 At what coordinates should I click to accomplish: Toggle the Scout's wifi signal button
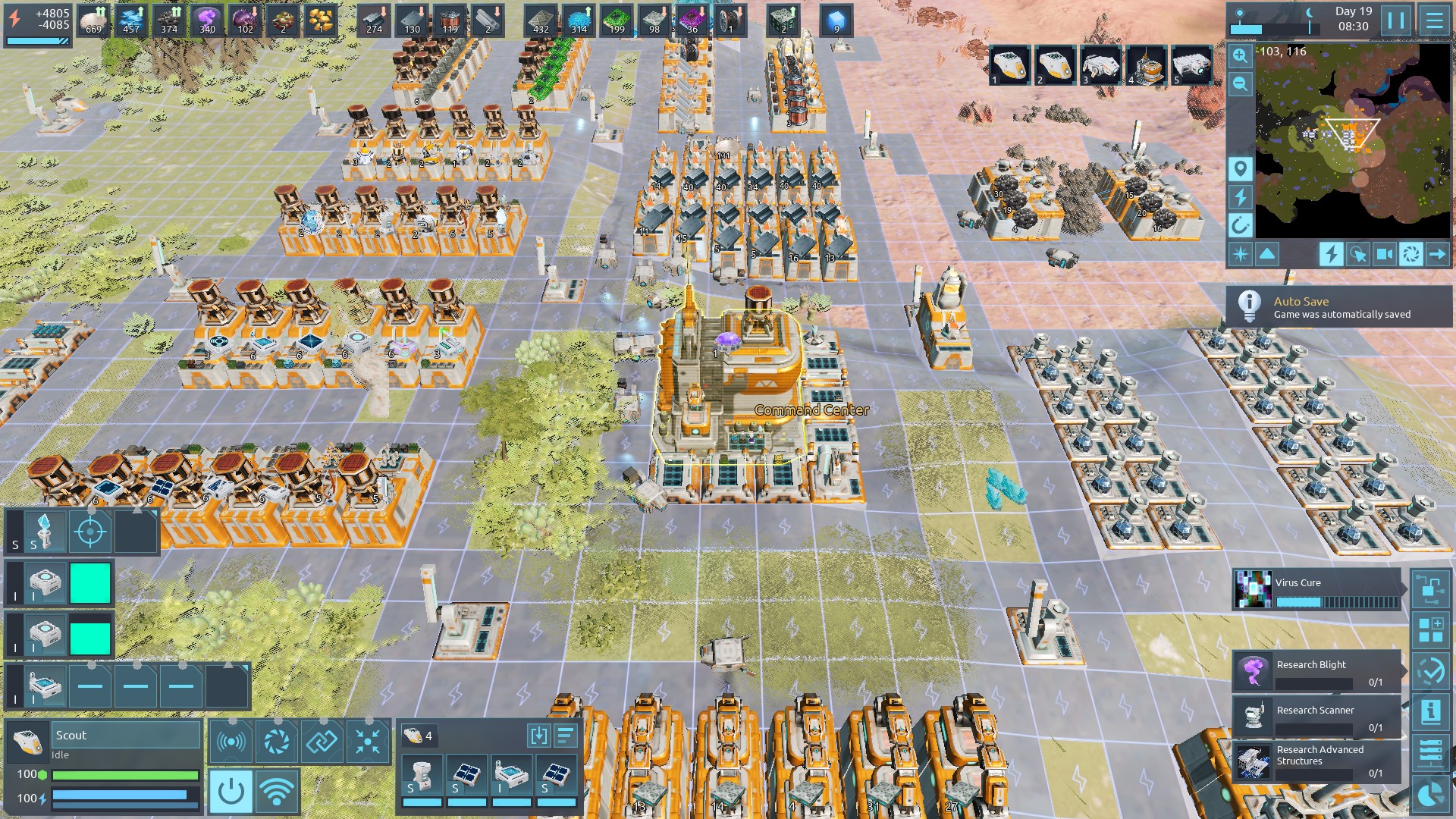(276, 791)
